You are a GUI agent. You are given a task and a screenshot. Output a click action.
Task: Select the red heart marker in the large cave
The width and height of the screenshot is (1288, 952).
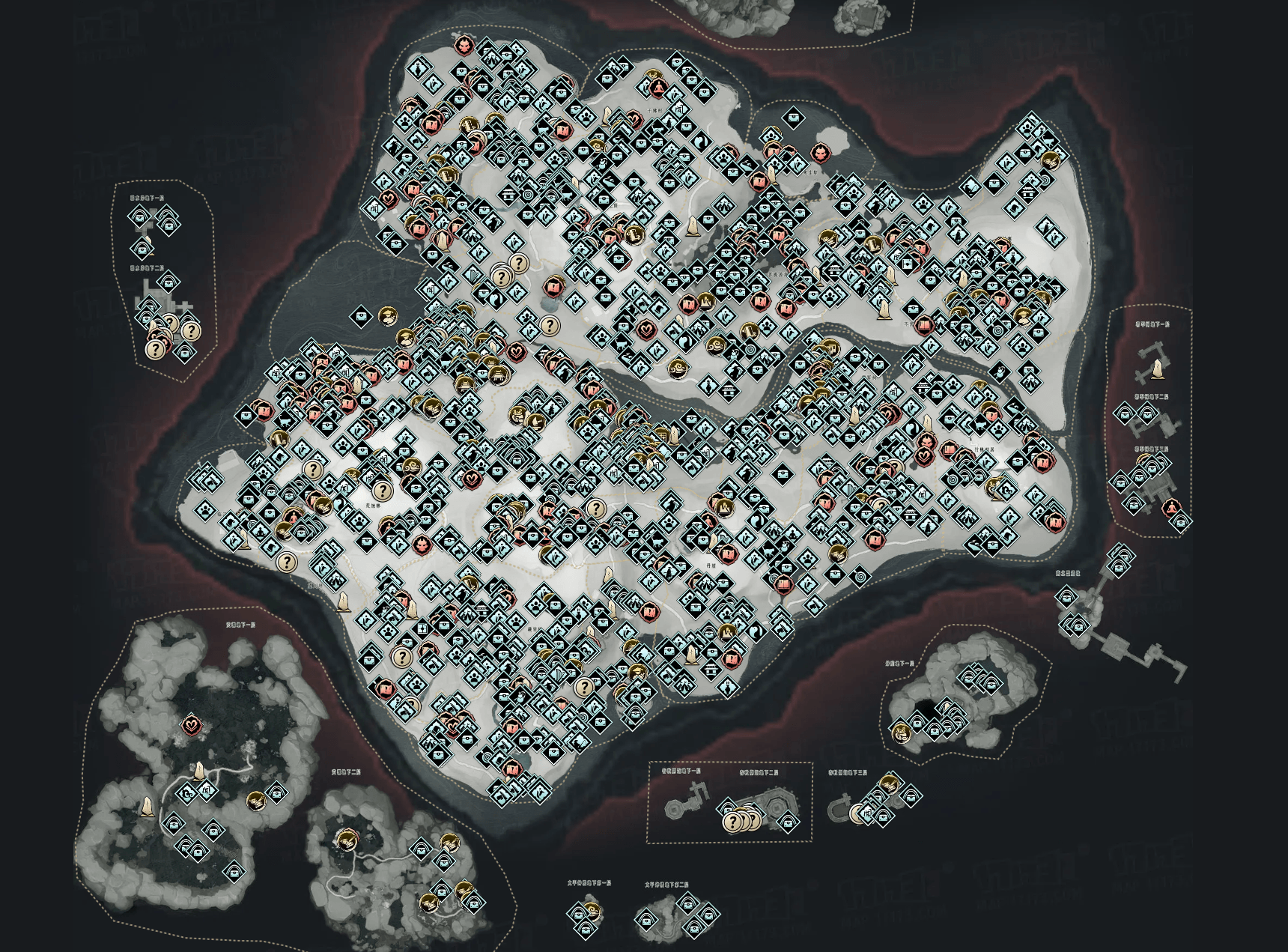(192, 725)
